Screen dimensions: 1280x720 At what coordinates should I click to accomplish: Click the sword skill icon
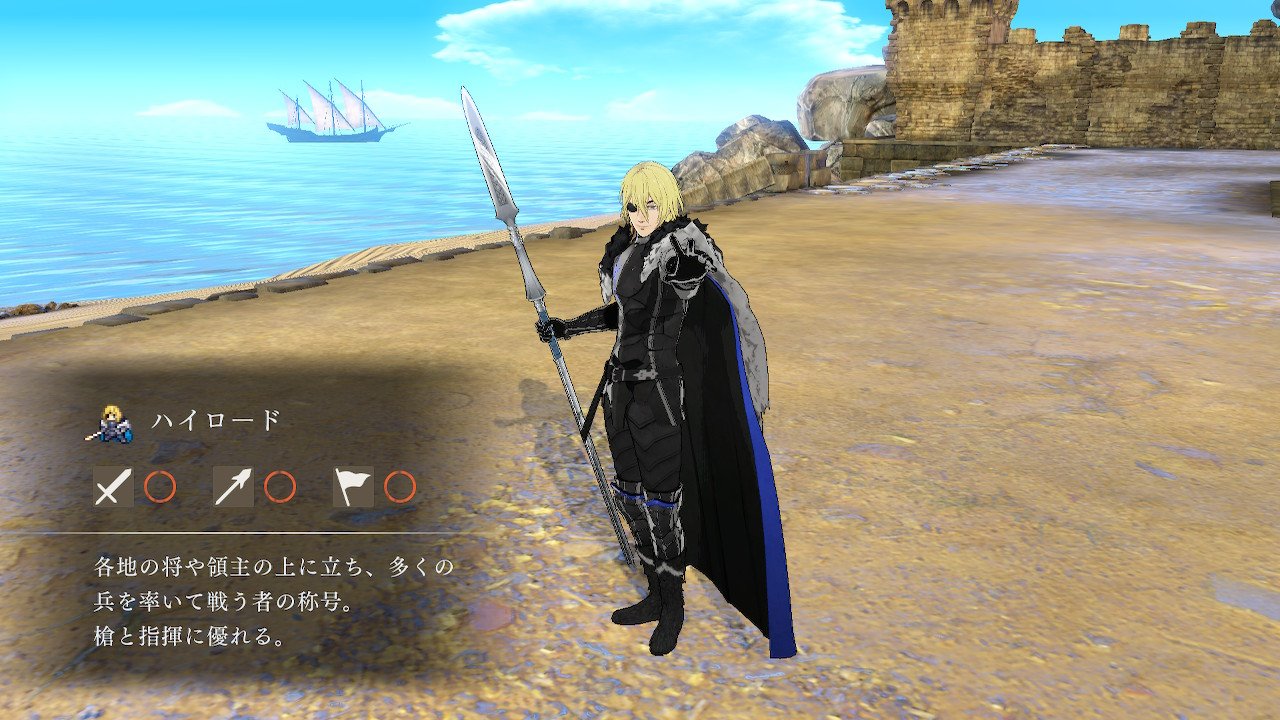click(113, 487)
